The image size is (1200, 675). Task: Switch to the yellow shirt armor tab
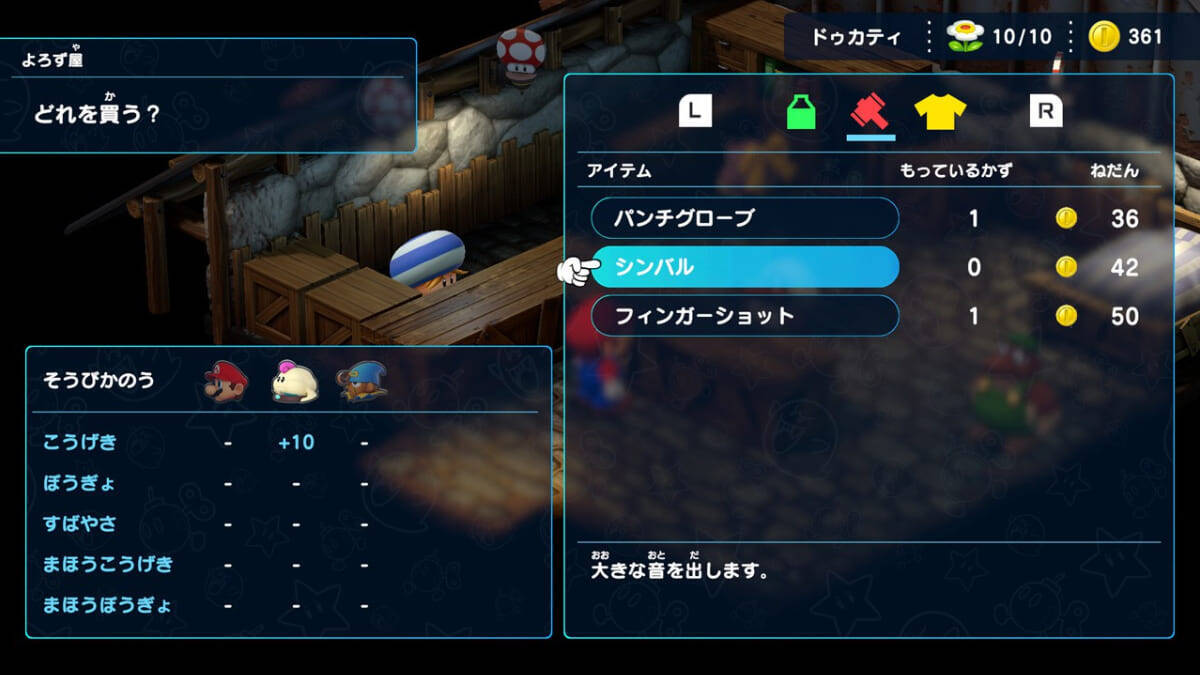[940, 111]
